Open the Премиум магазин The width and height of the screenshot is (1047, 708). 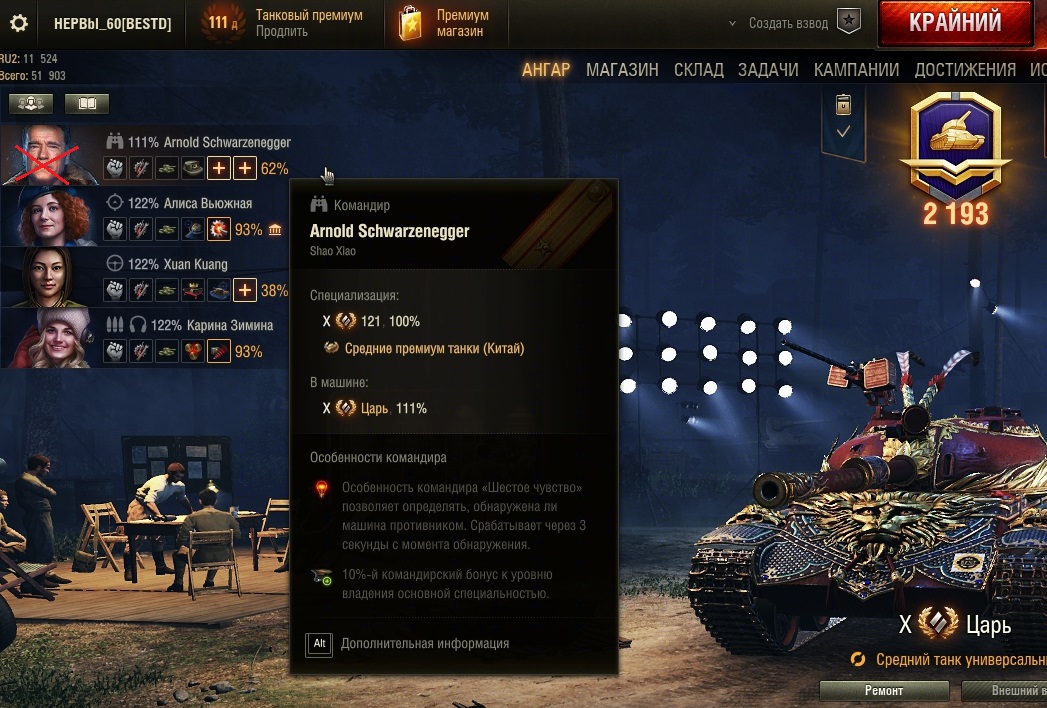pyautogui.click(x=443, y=23)
